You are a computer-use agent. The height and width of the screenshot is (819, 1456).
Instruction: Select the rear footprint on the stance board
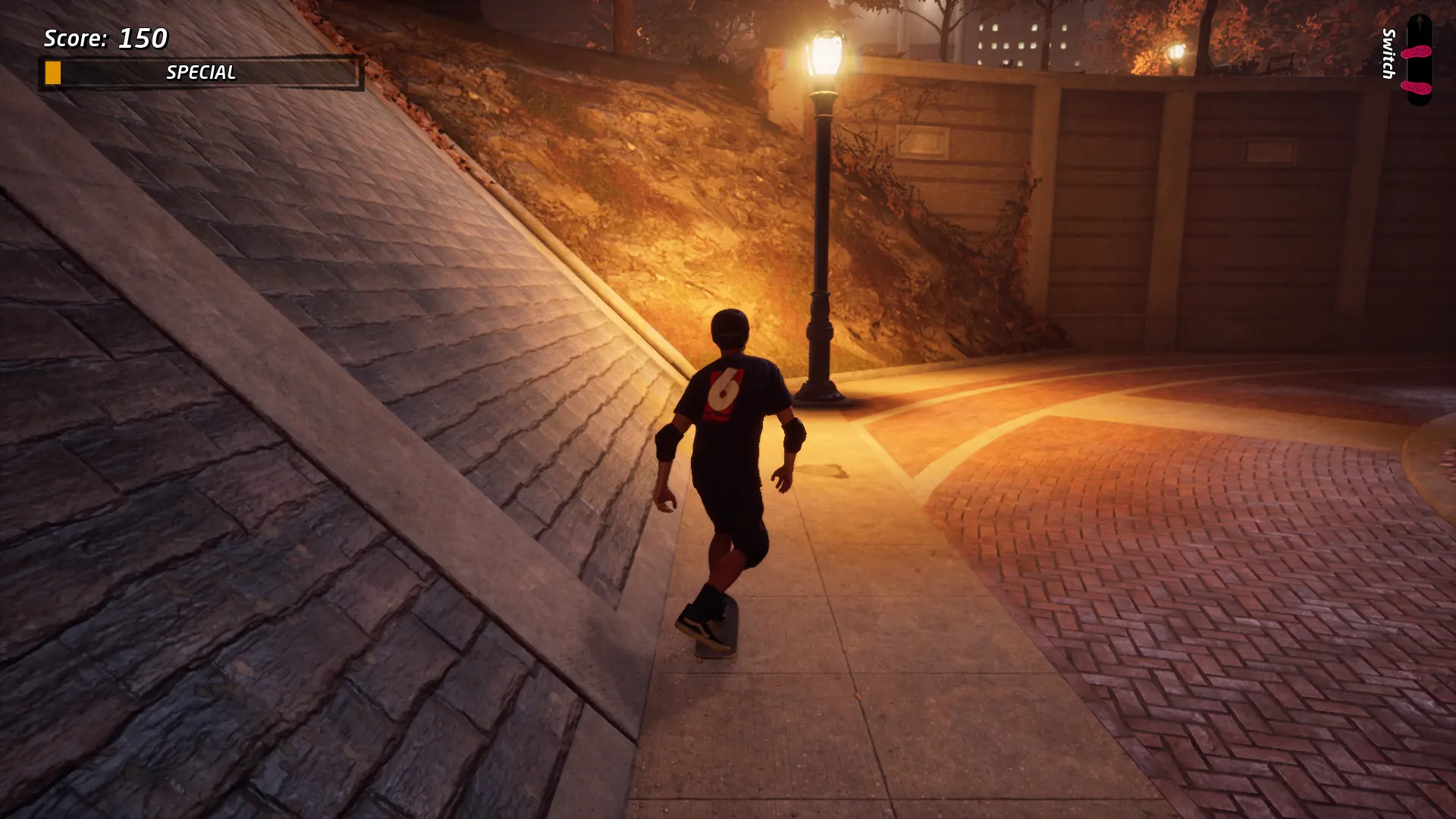tap(1416, 87)
